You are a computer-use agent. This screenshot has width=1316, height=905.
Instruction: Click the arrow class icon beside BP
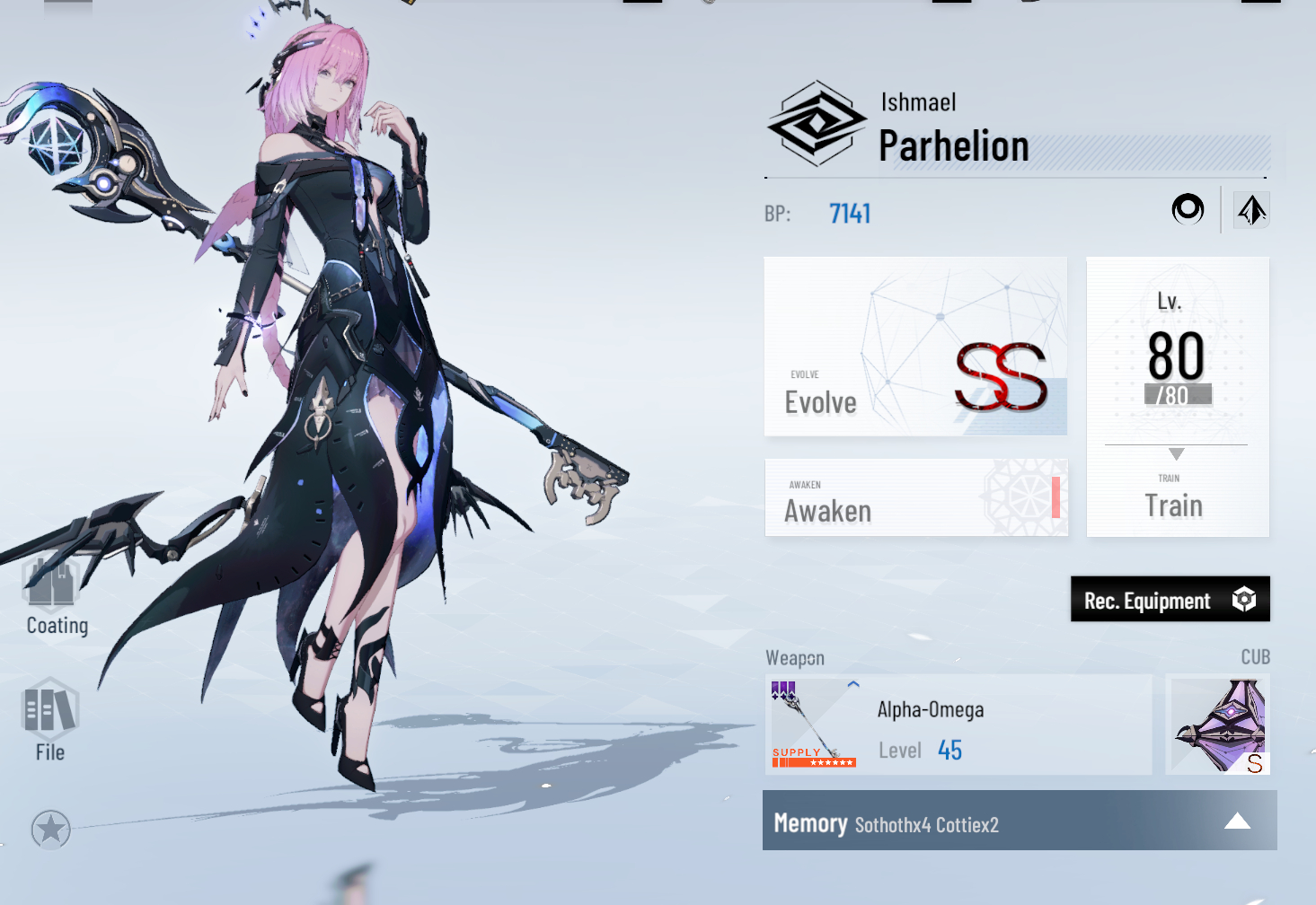pos(1251,210)
